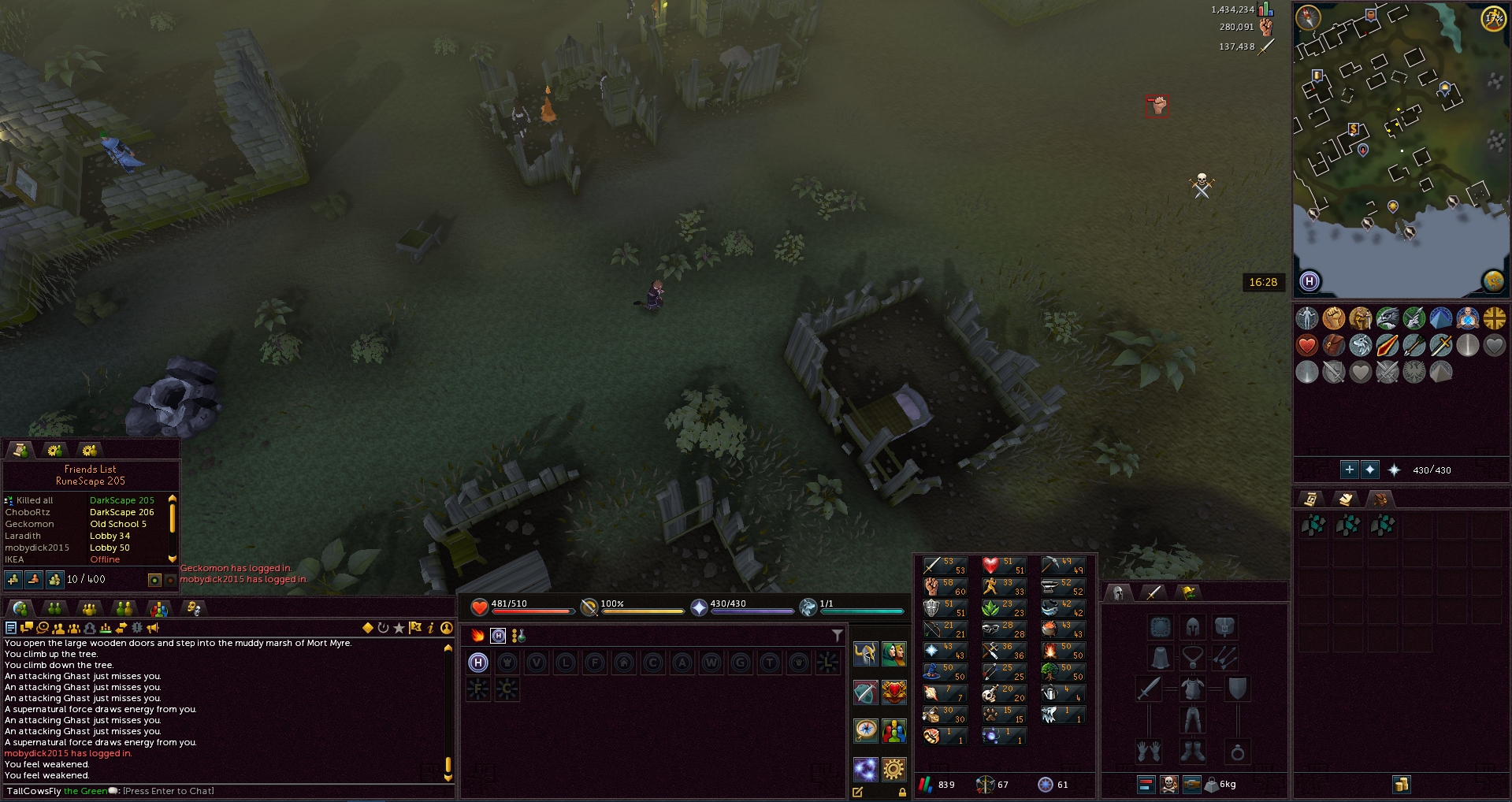Activate Home Teleport on the action bar
1512x802 pixels.
[478, 663]
